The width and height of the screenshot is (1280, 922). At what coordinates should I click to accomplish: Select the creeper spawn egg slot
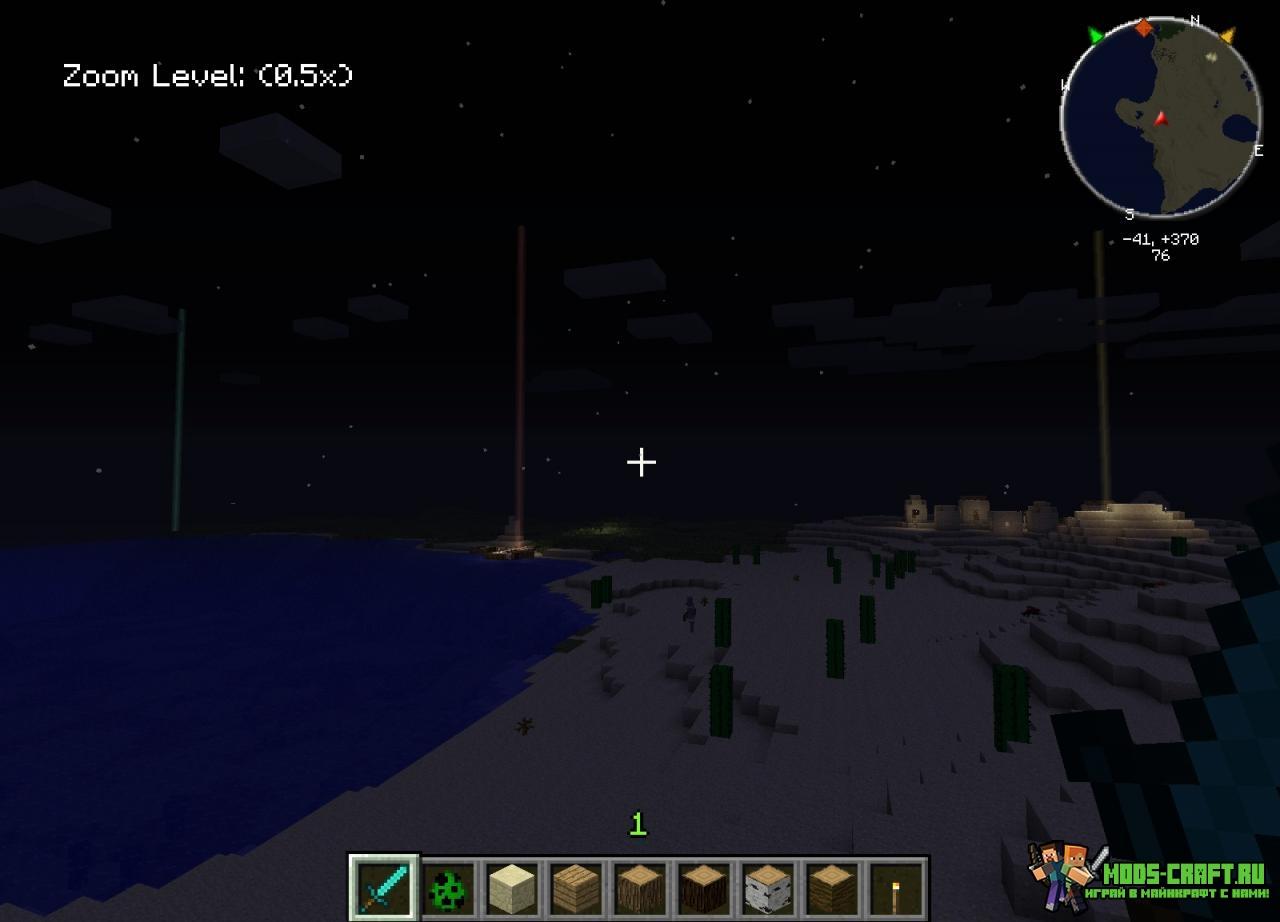pos(447,886)
